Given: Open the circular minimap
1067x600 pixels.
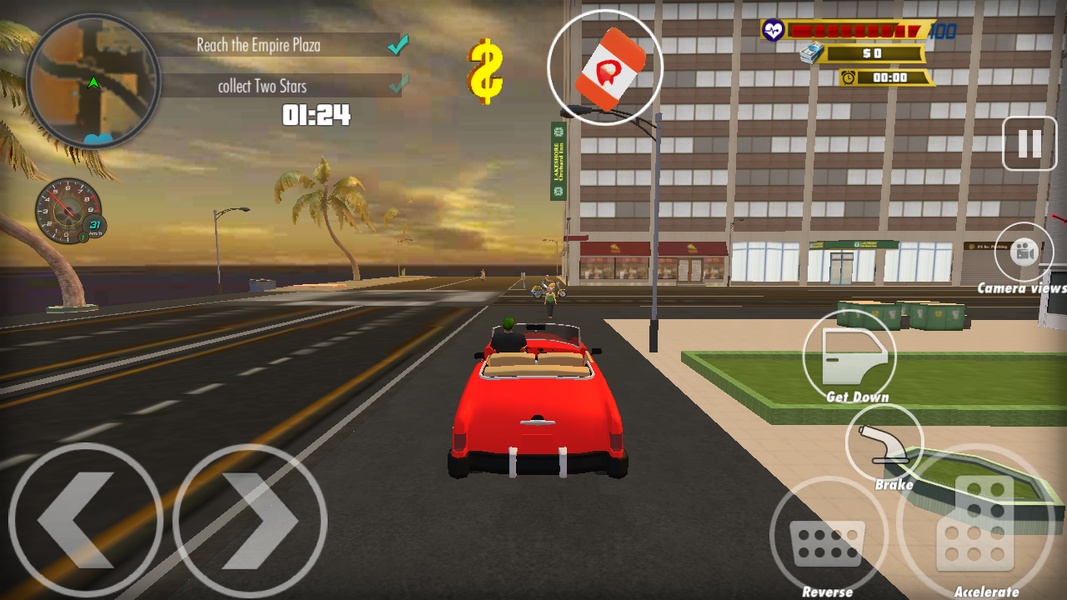Looking at the screenshot, I should coord(92,81).
